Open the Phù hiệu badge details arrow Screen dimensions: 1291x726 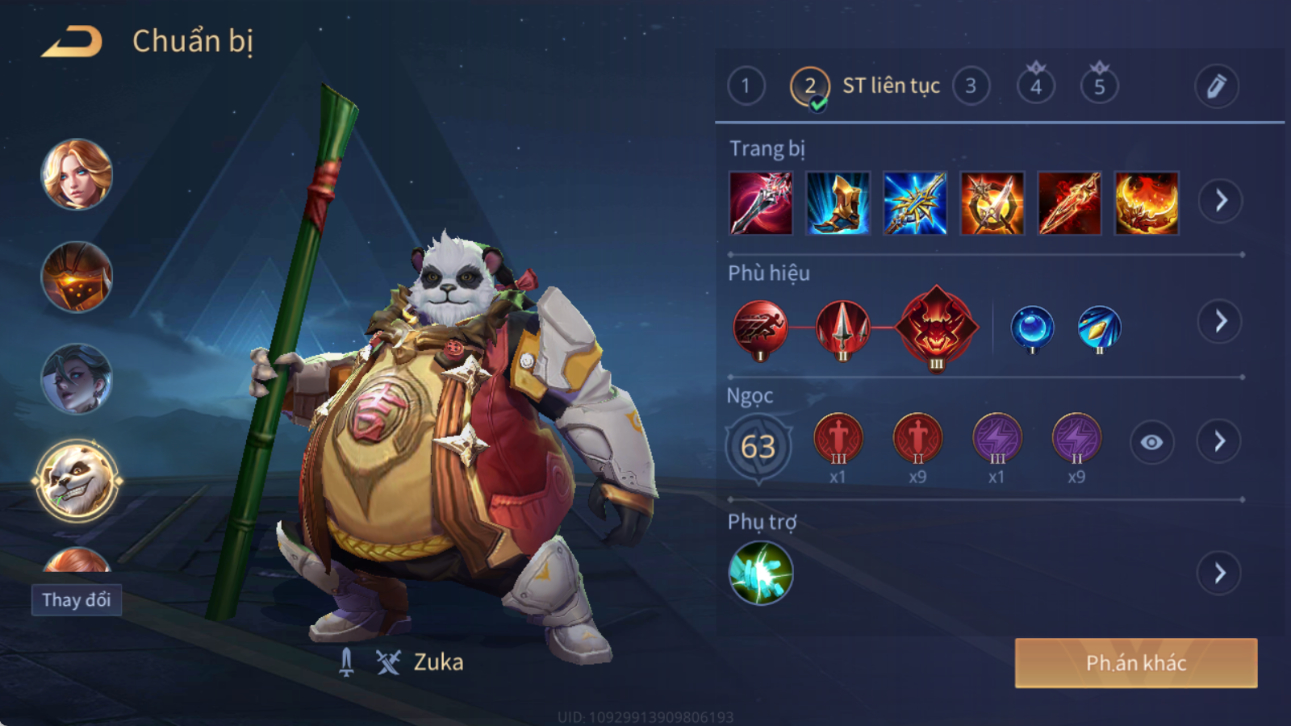click(x=1220, y=322)
